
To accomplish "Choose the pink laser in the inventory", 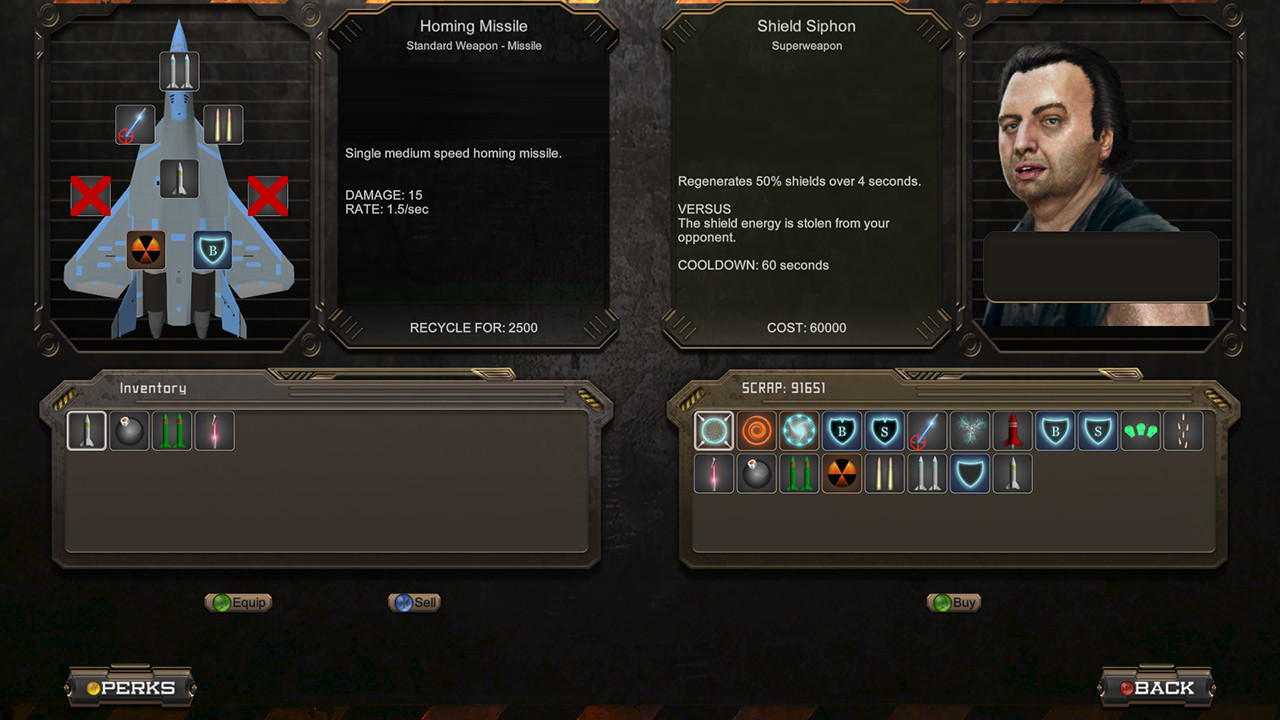I will pyautogui.click(x=215, y=431).
